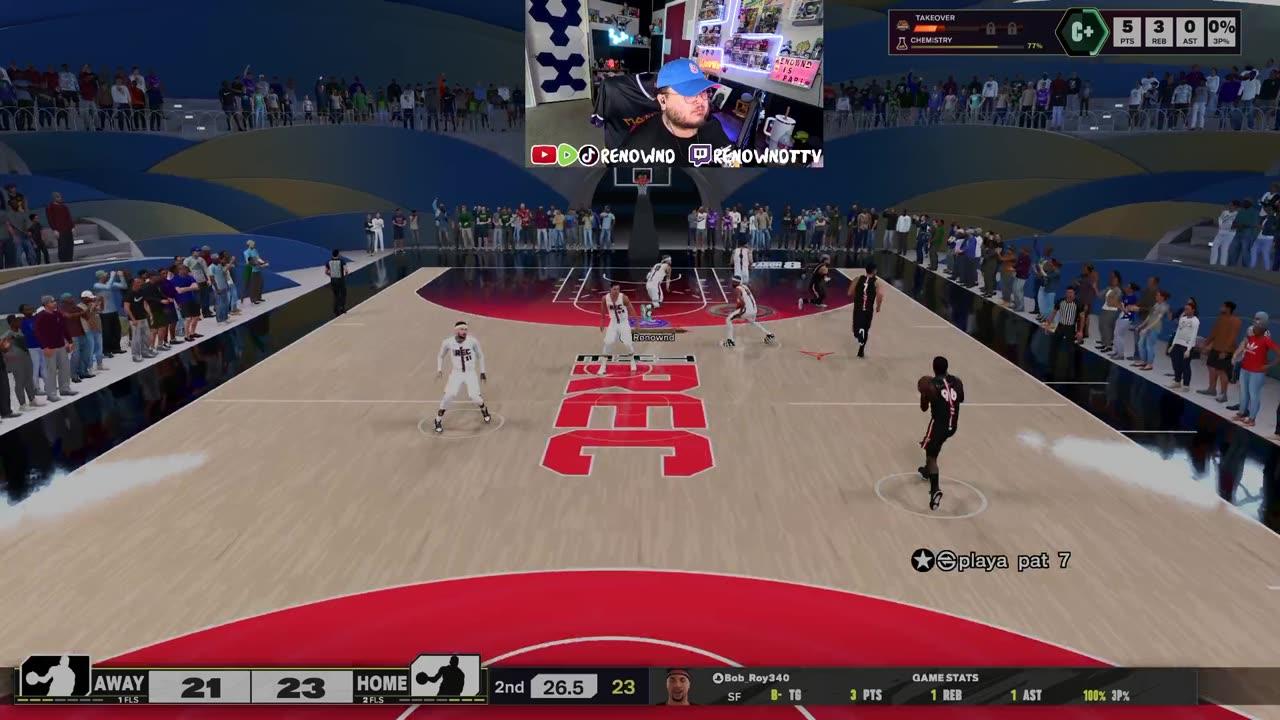Select the Chemistry flask icon
Screen dimensions: 1280x720
pyautogui.click(x=901, y=43)
